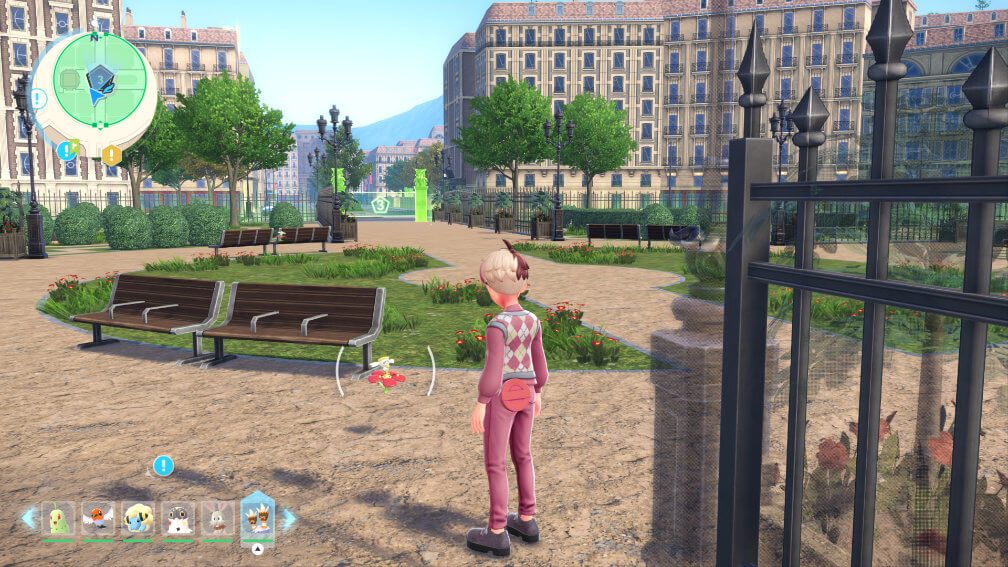Select the highlighted Binacle party slot
Viewport: 1008px width, 567px height.
pos(258,518)
